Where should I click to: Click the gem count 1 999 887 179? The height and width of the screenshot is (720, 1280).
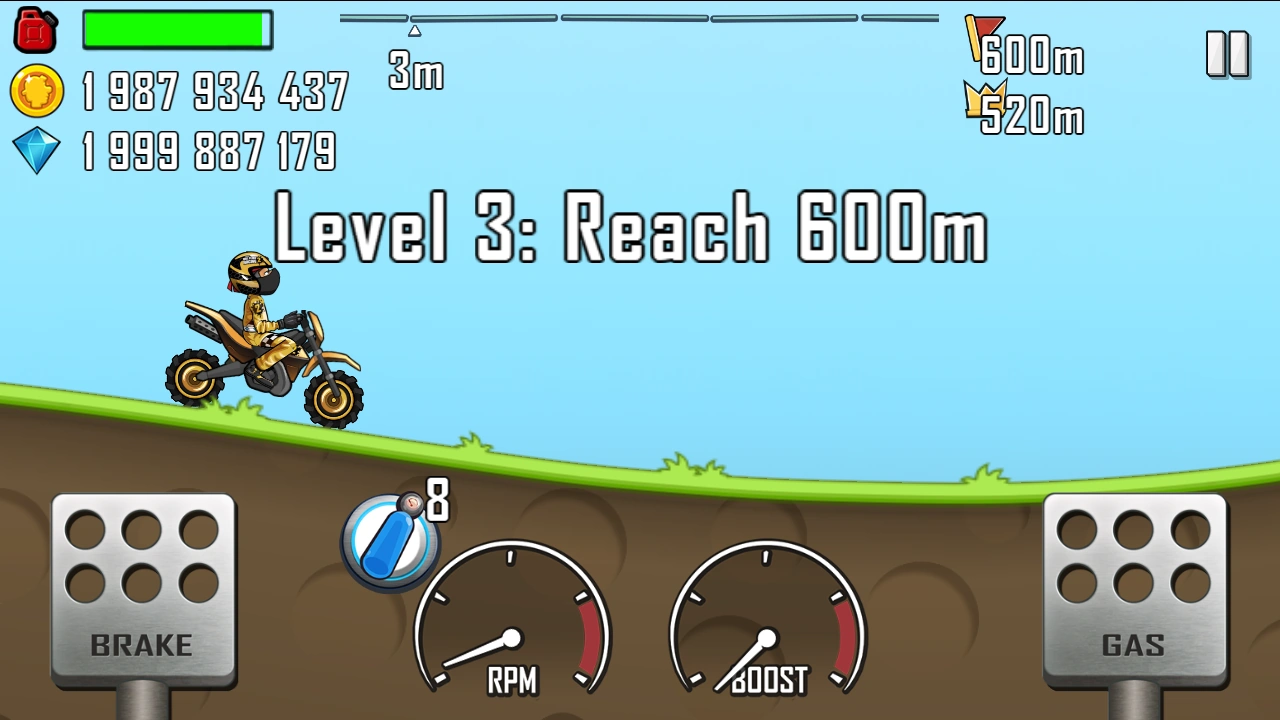tap(210, 152)
